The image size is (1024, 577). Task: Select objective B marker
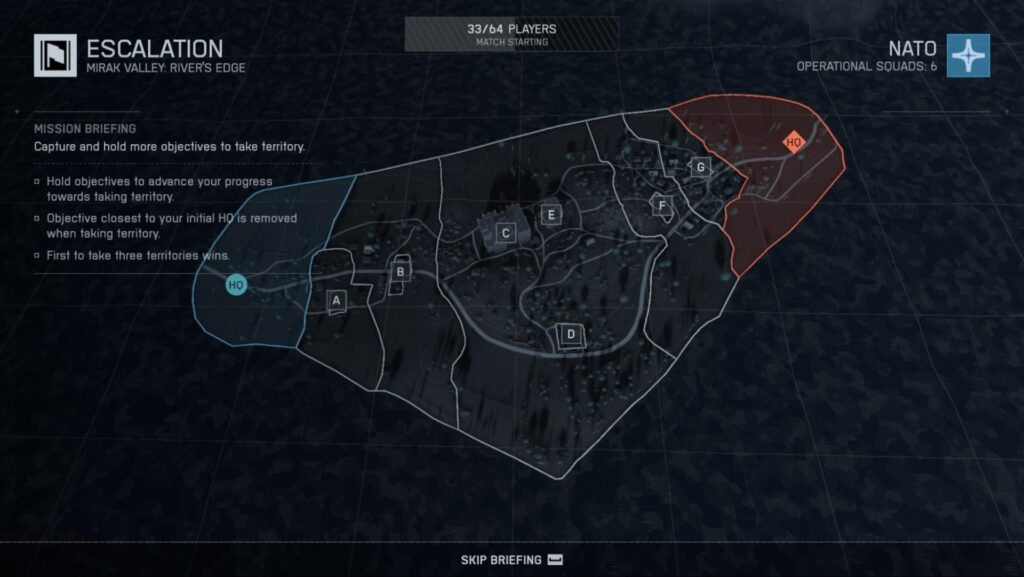pos(400,271)
